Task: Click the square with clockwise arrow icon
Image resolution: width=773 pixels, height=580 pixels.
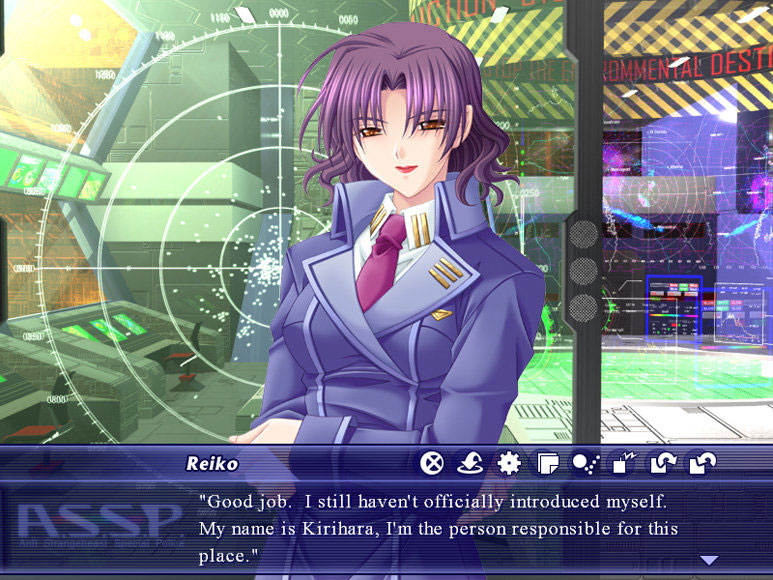Action: click(663, 463)
